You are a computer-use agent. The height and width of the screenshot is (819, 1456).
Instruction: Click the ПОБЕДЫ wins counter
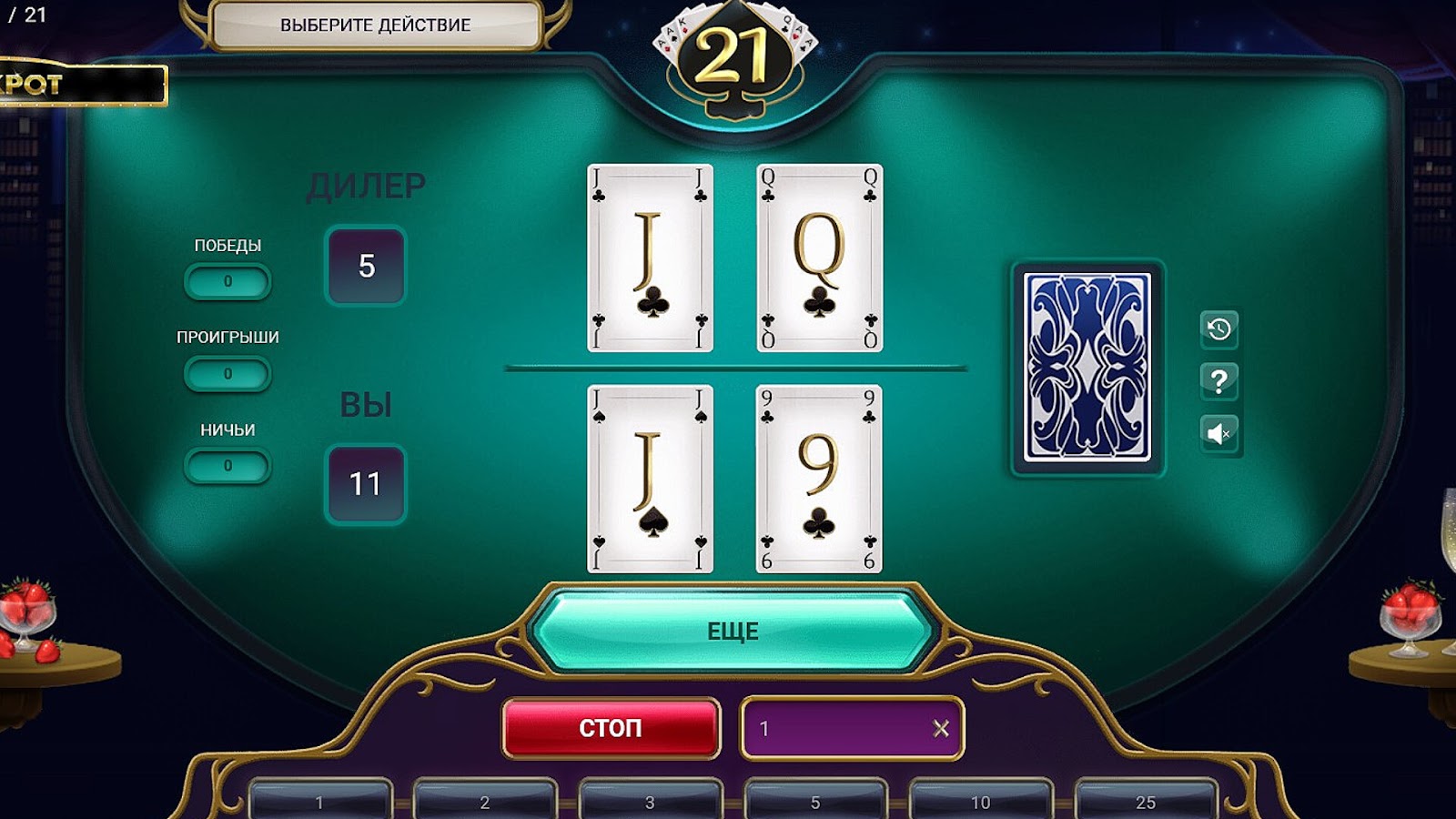coord(227,282)
